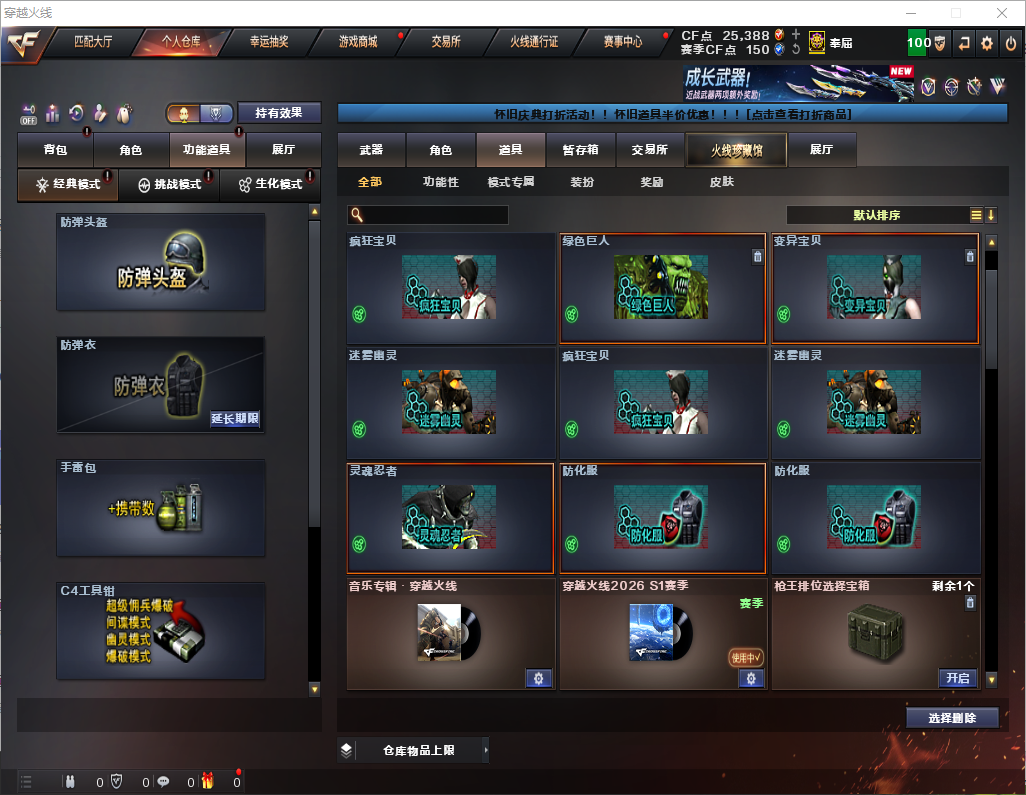Select the 灵魂忍者 item card
Image resolution: width=1026 pixels, height=795 pixels.
[x=449, y=518]
